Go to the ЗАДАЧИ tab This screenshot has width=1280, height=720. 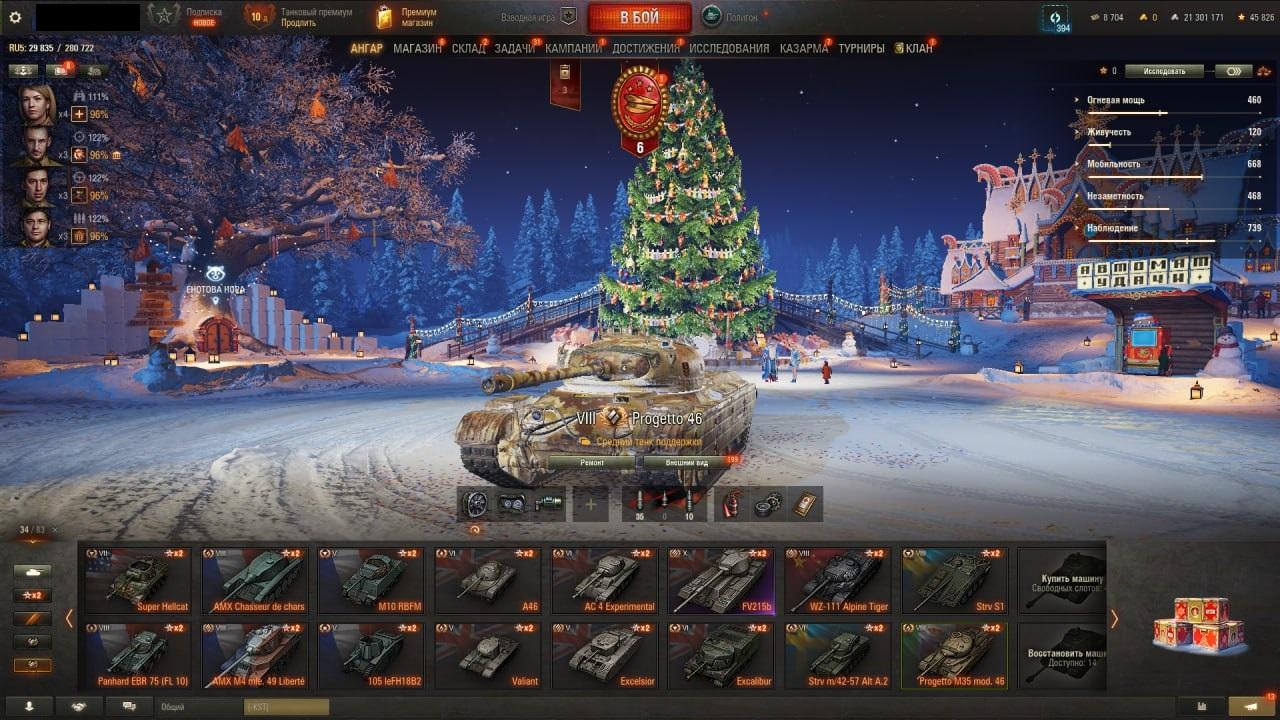515,48
